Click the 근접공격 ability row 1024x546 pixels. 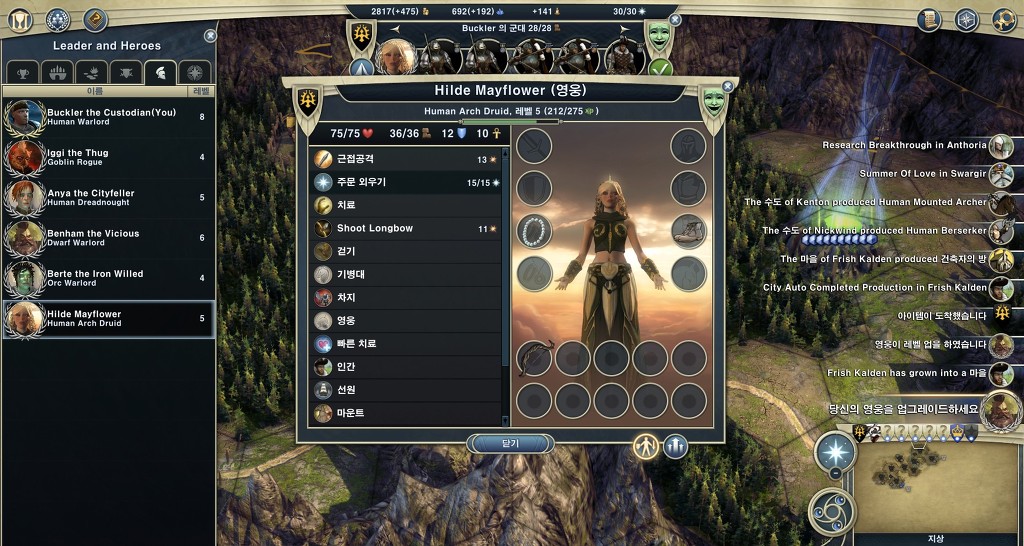point(405,159)
